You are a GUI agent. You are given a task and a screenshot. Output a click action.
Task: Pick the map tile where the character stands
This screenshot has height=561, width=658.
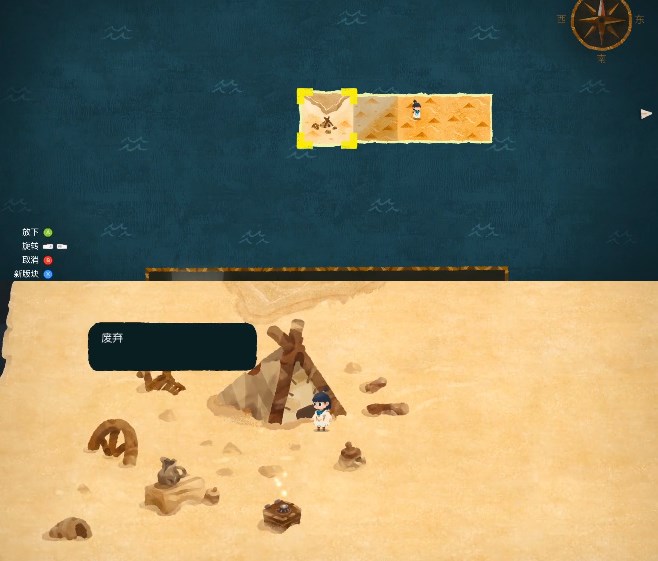[x=444, y=118]
